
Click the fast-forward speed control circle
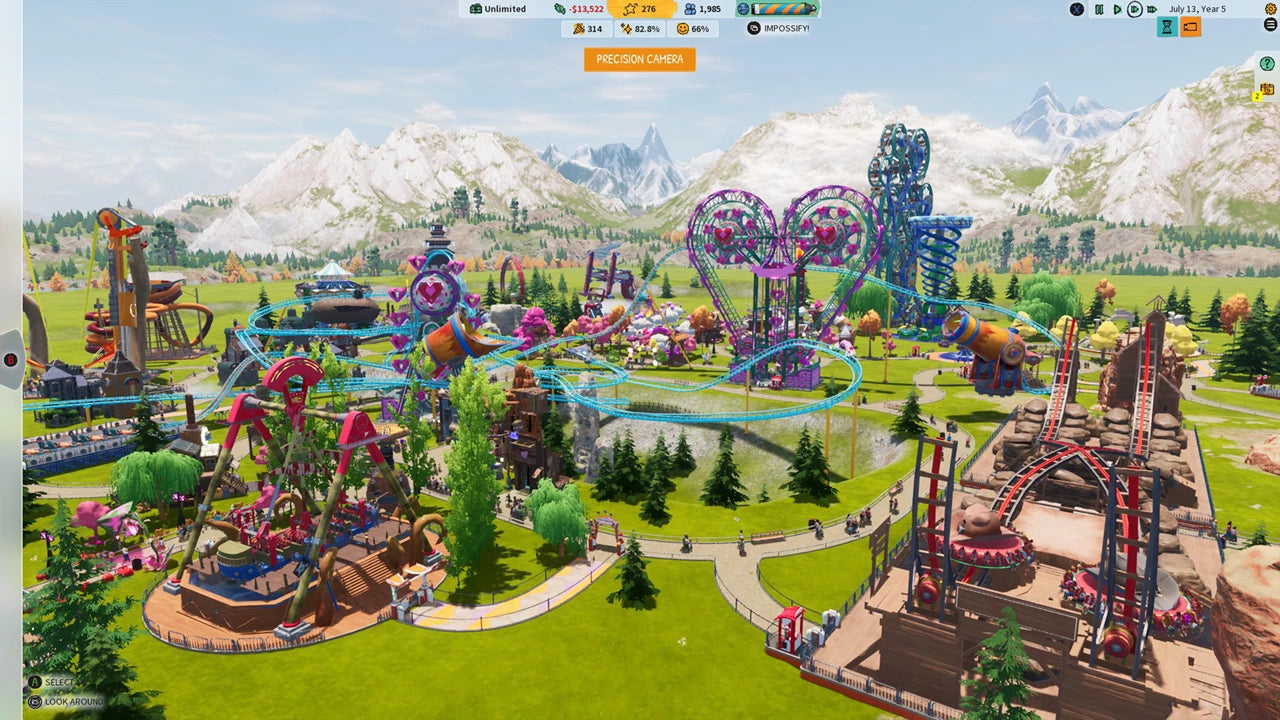click(x=1135, y=9)
